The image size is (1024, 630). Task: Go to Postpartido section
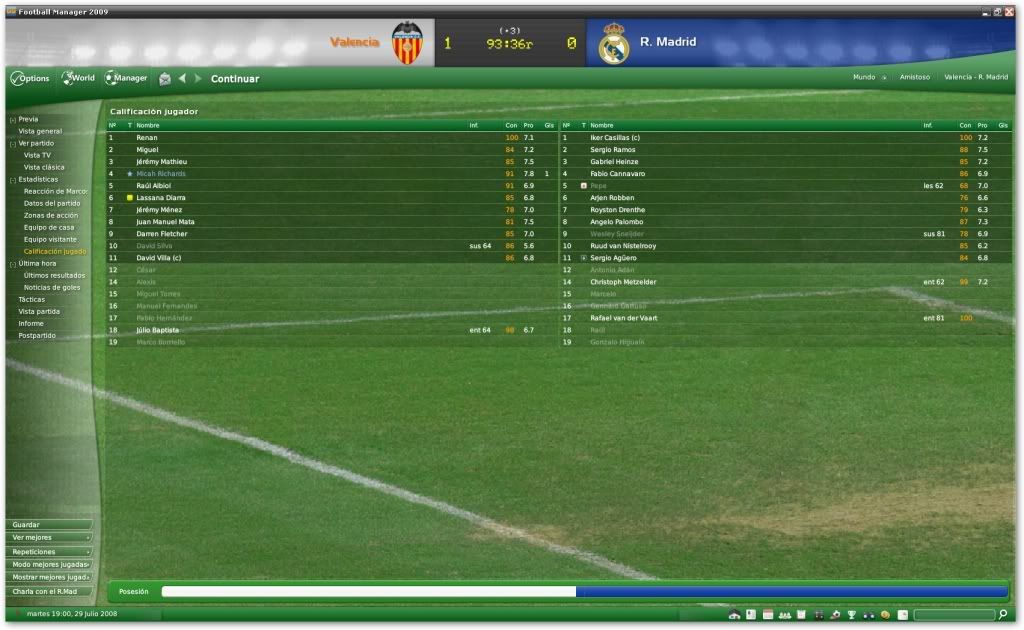tap(37, 335)
